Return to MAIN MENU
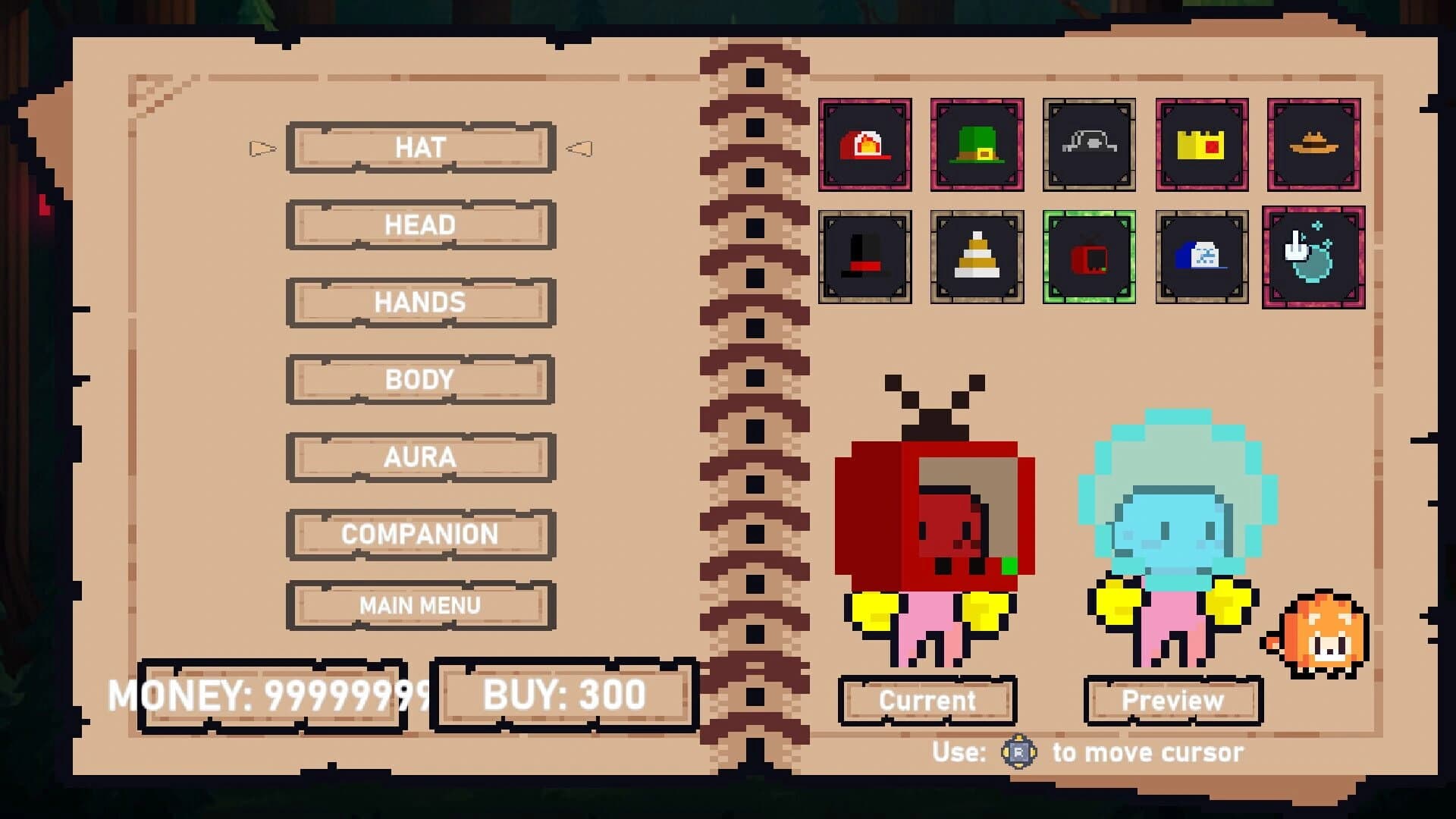This screenshot has width=1456, height=819. pos(419,604)
